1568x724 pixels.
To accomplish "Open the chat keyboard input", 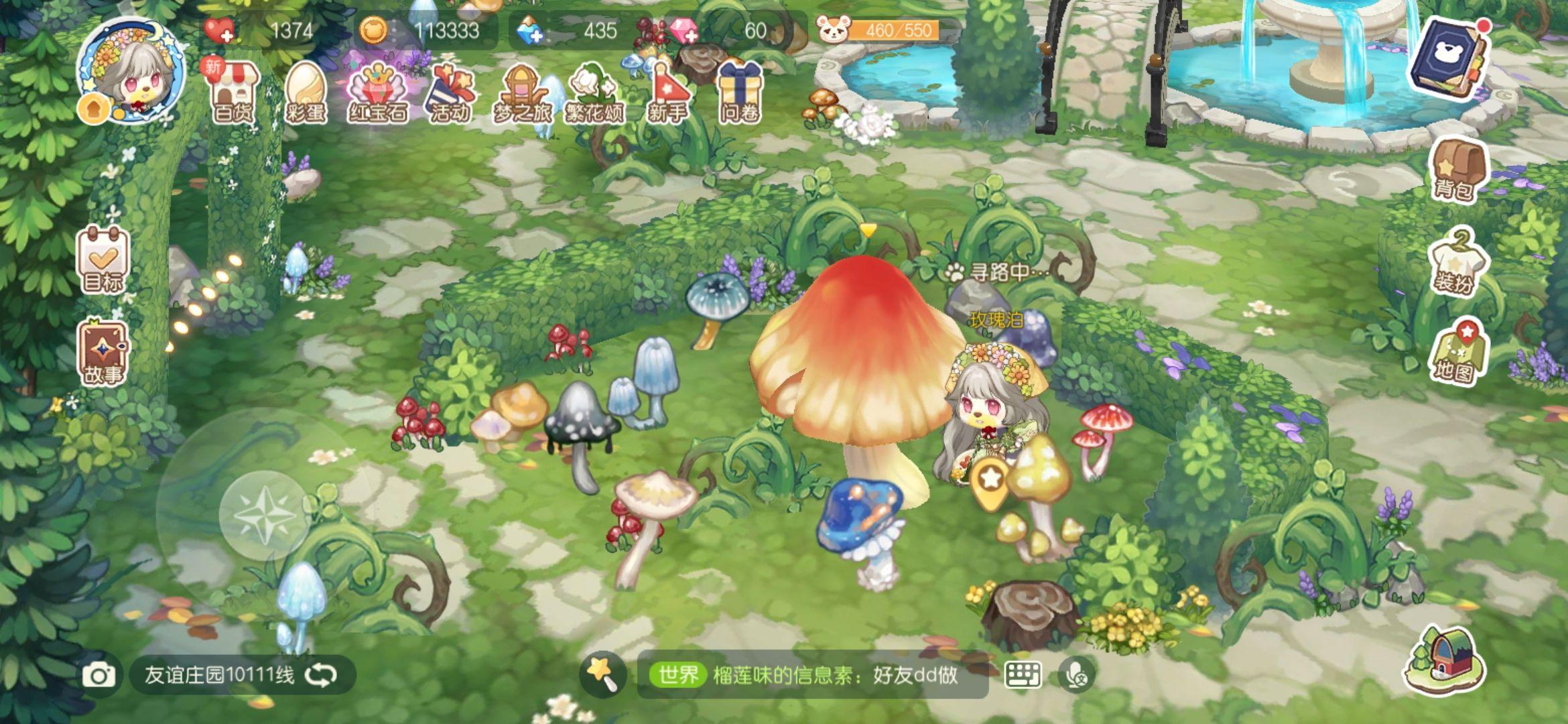I will [x=1023, y=675].
